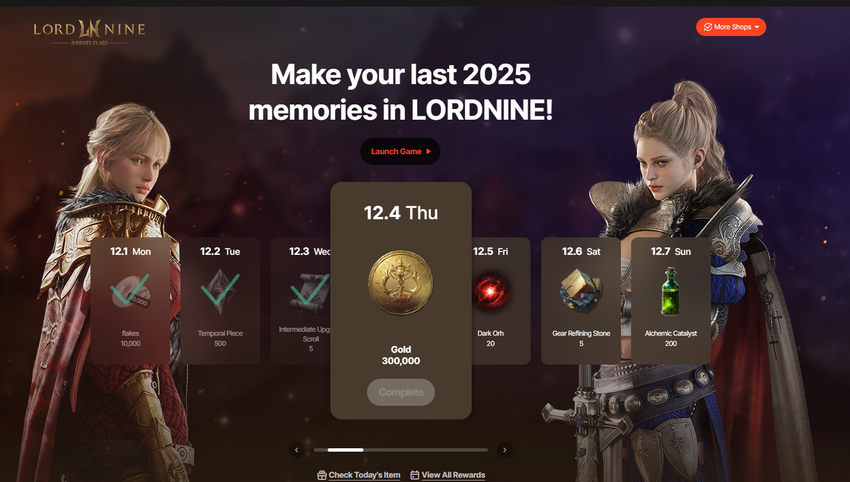Image resolution: width=850 pixels, height=482 pixels.
Task: Click the 12.4 Thu gold coin icon
Action: point(400,283)
